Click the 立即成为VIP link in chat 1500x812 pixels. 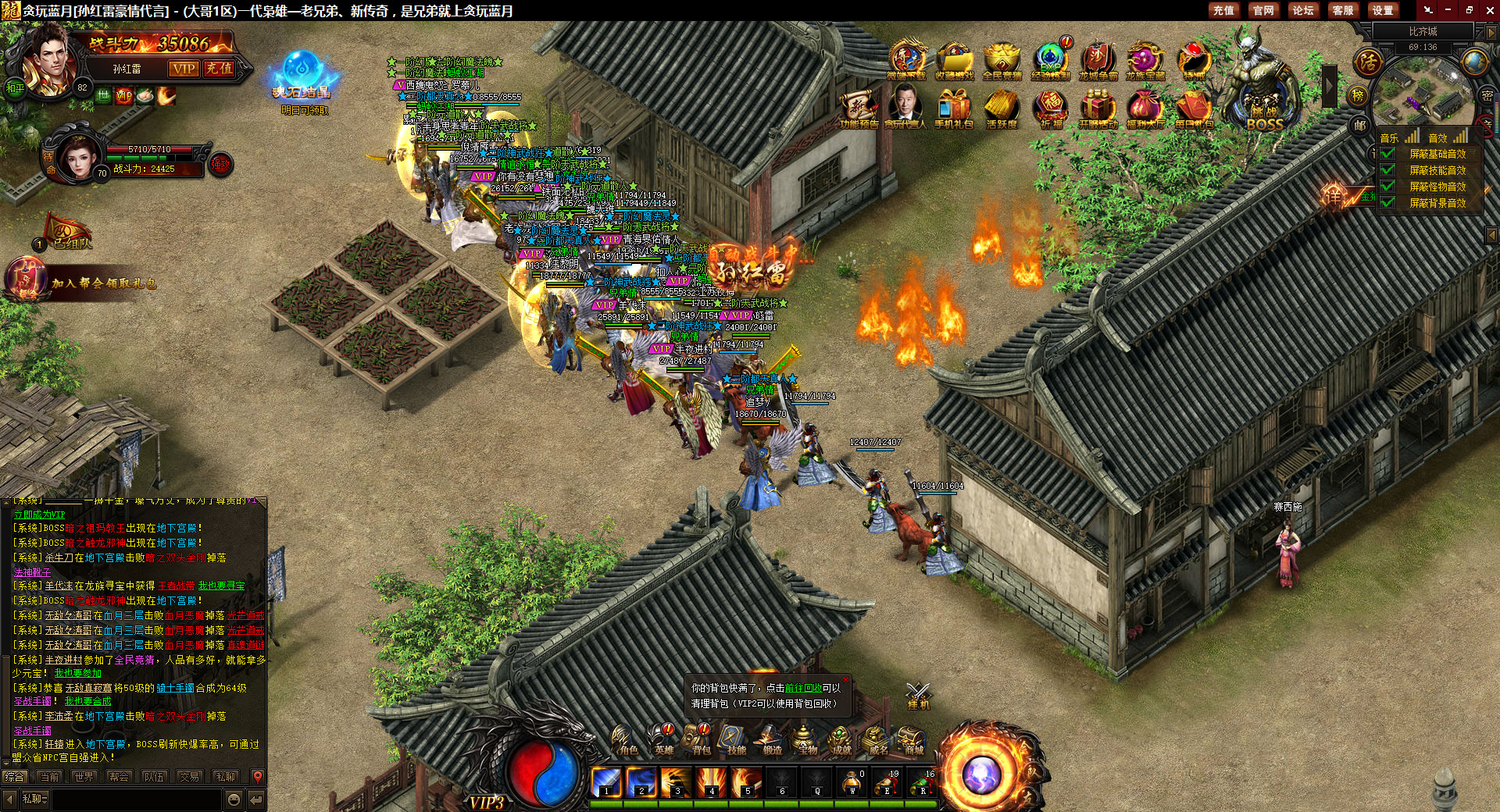(x=39, y=515)
